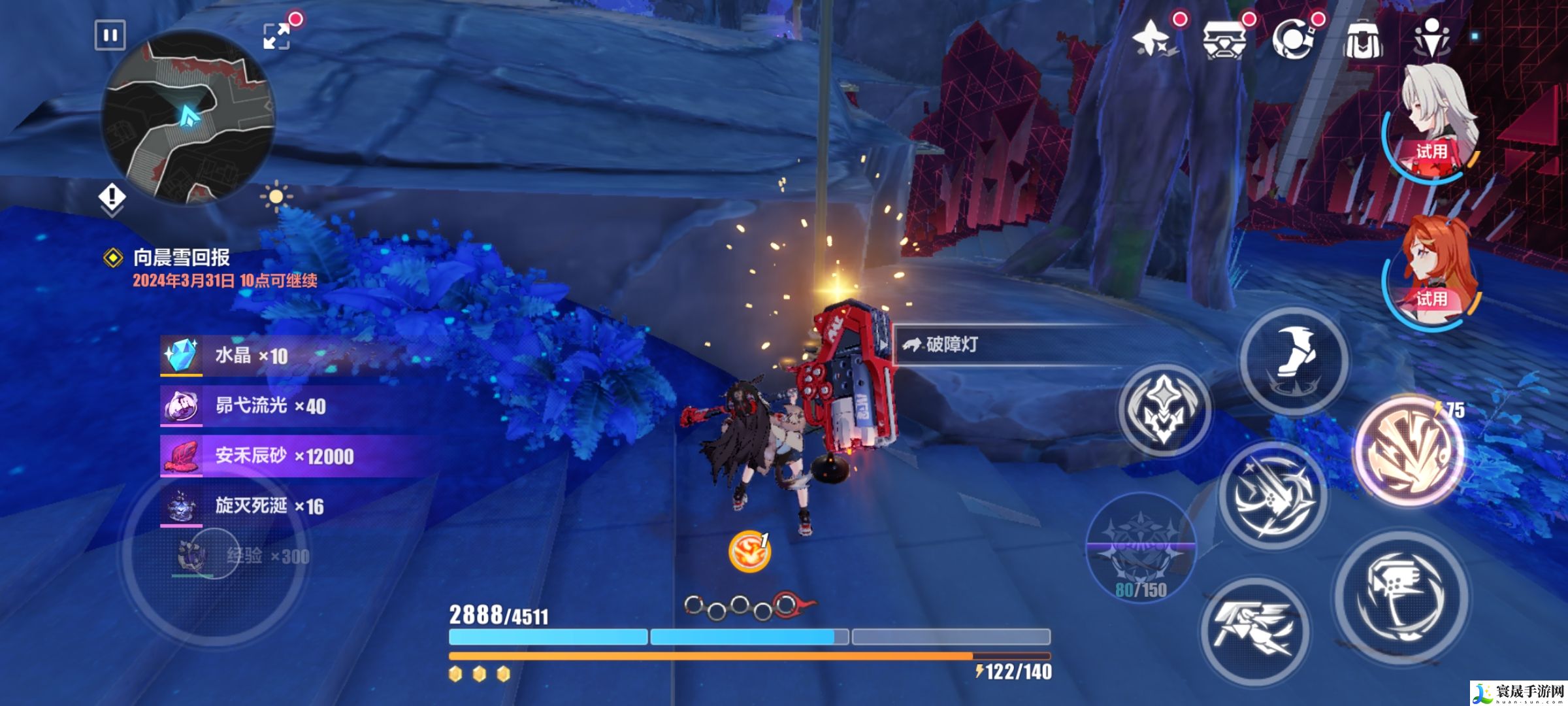
Task: Open the quest alert exclamation icon
Action: (112, 197)
